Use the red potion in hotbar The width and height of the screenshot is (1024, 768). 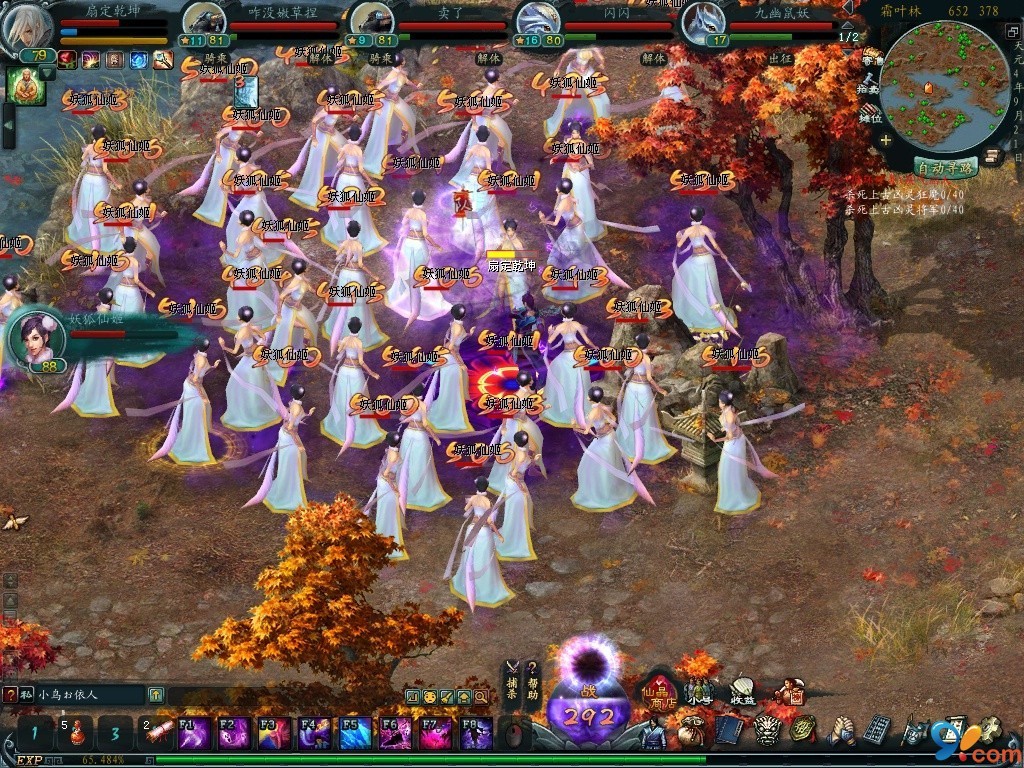tap(75, 734)
